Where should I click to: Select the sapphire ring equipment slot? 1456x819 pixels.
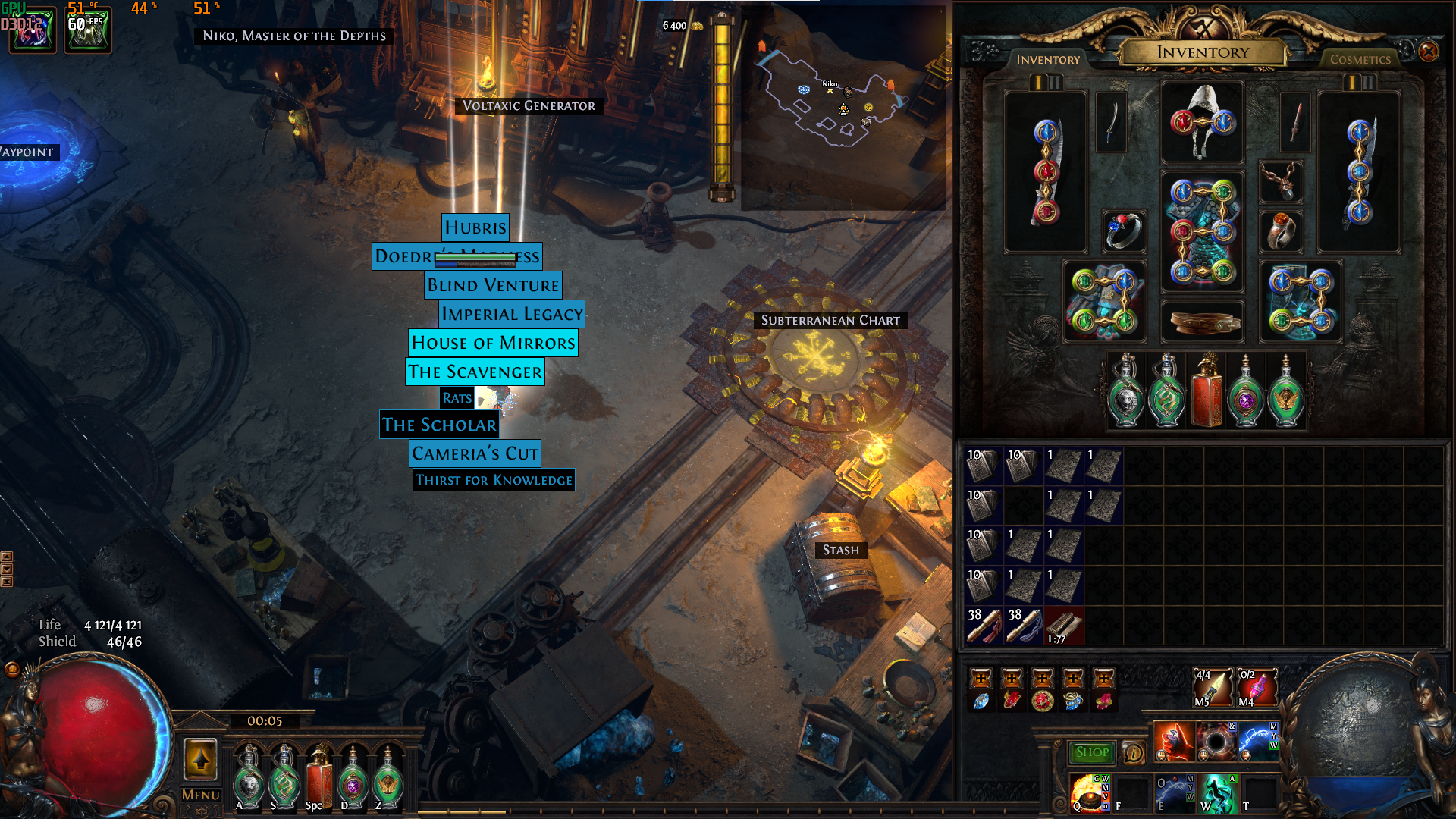click(x=1123, y=231)
